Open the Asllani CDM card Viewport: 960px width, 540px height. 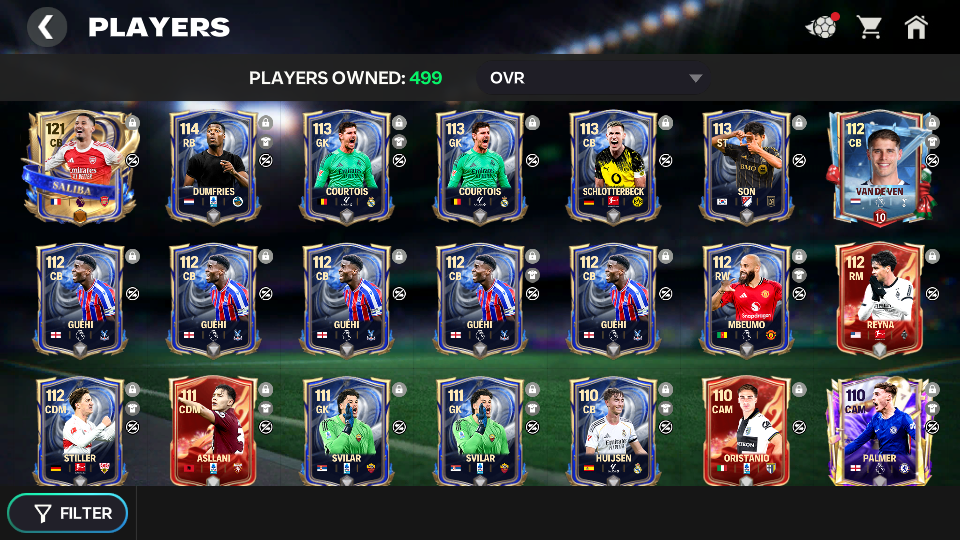[214, 432]
